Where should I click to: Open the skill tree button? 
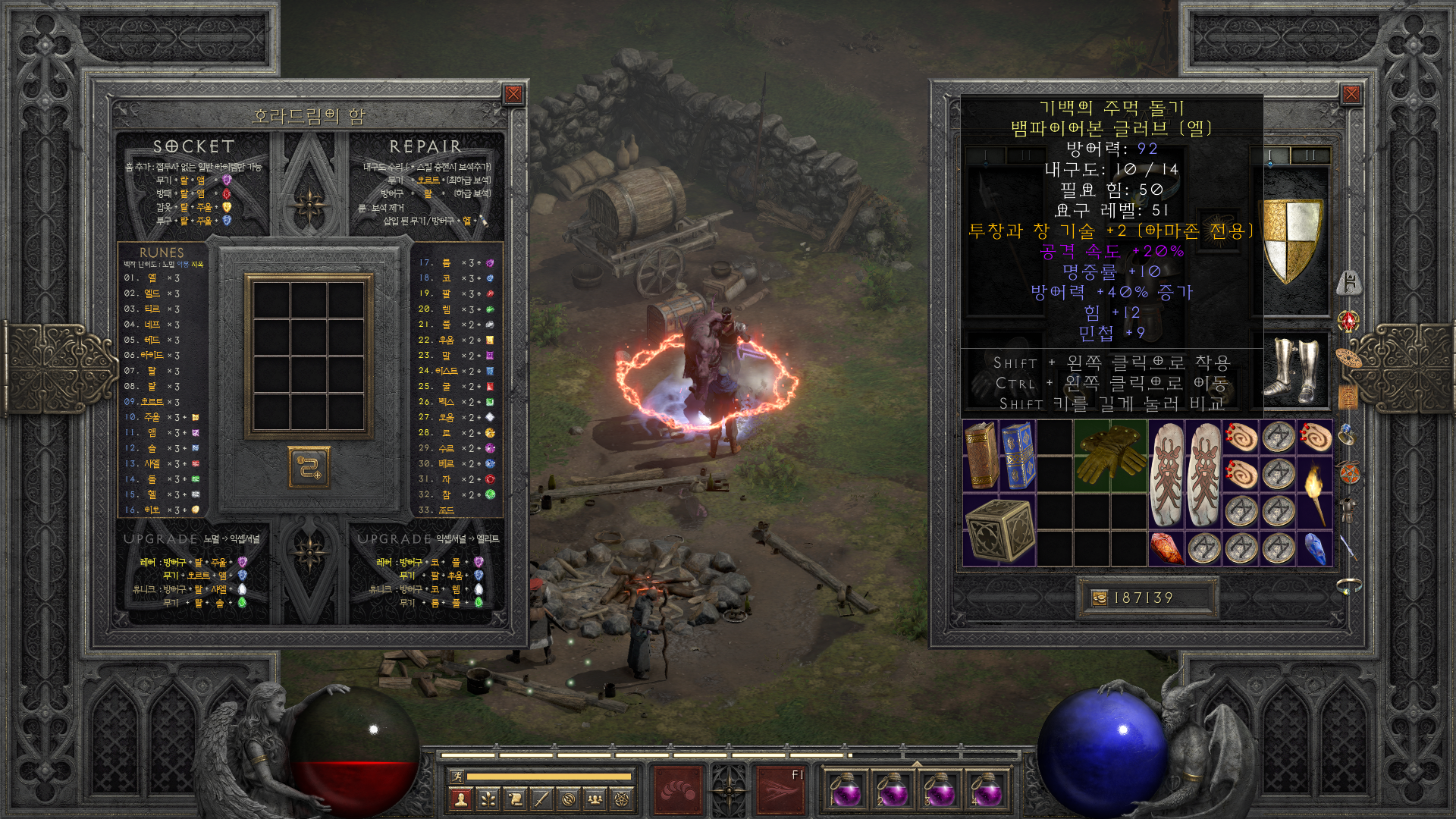[x=488, y=799]
